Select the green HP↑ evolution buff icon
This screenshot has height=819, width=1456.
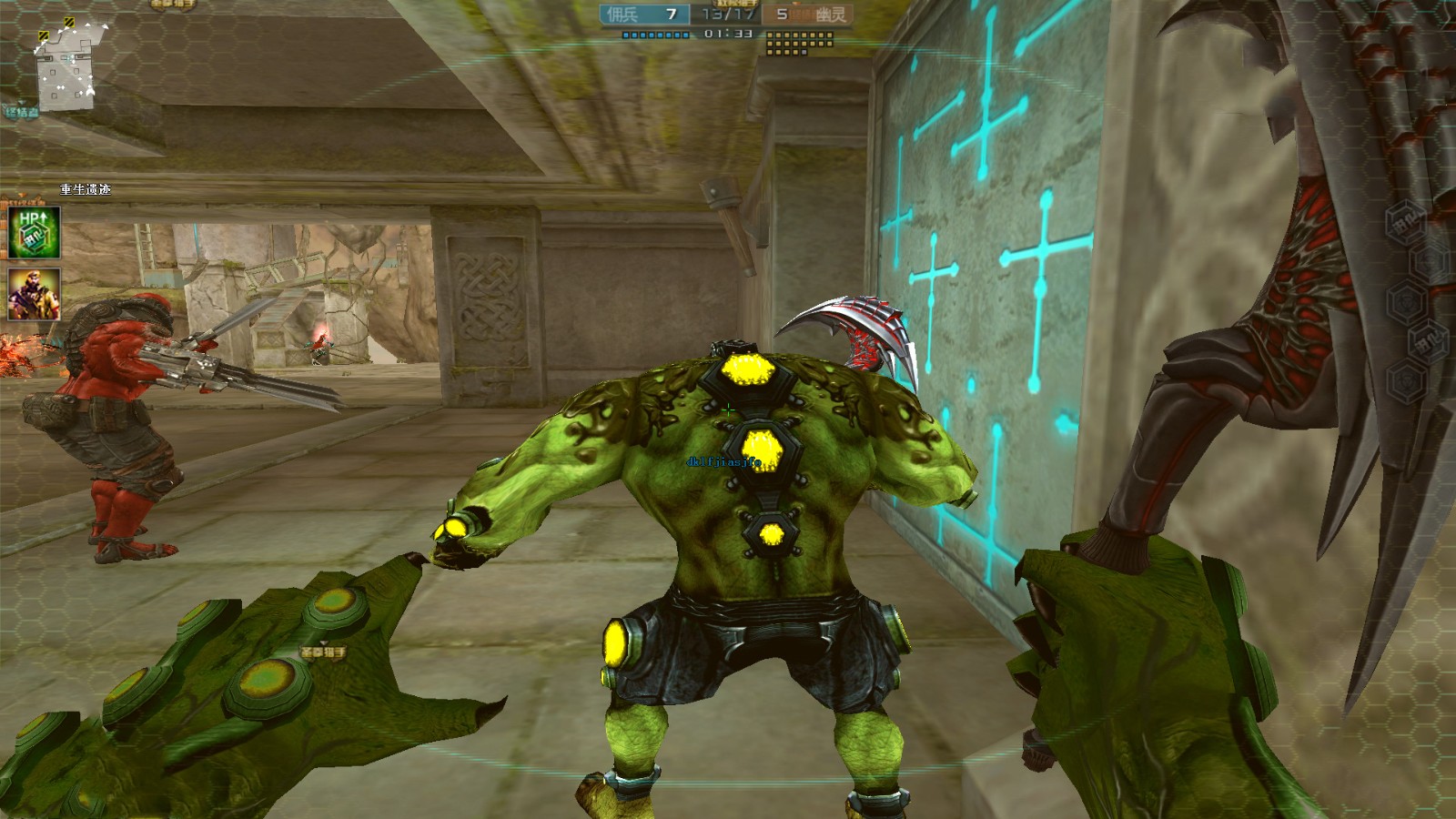pos(35,232)
